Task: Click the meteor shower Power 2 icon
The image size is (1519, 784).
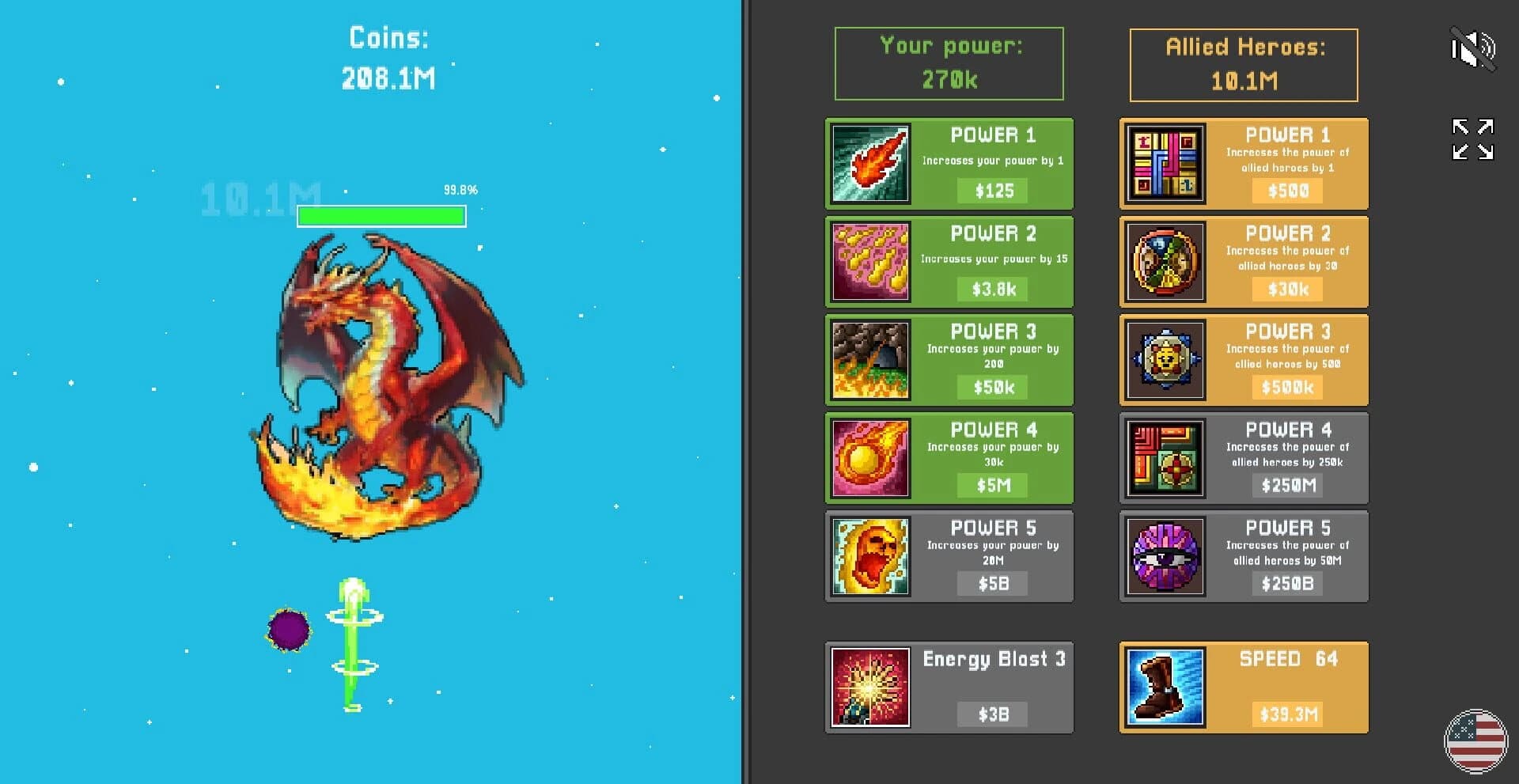Action: [869, 262]
